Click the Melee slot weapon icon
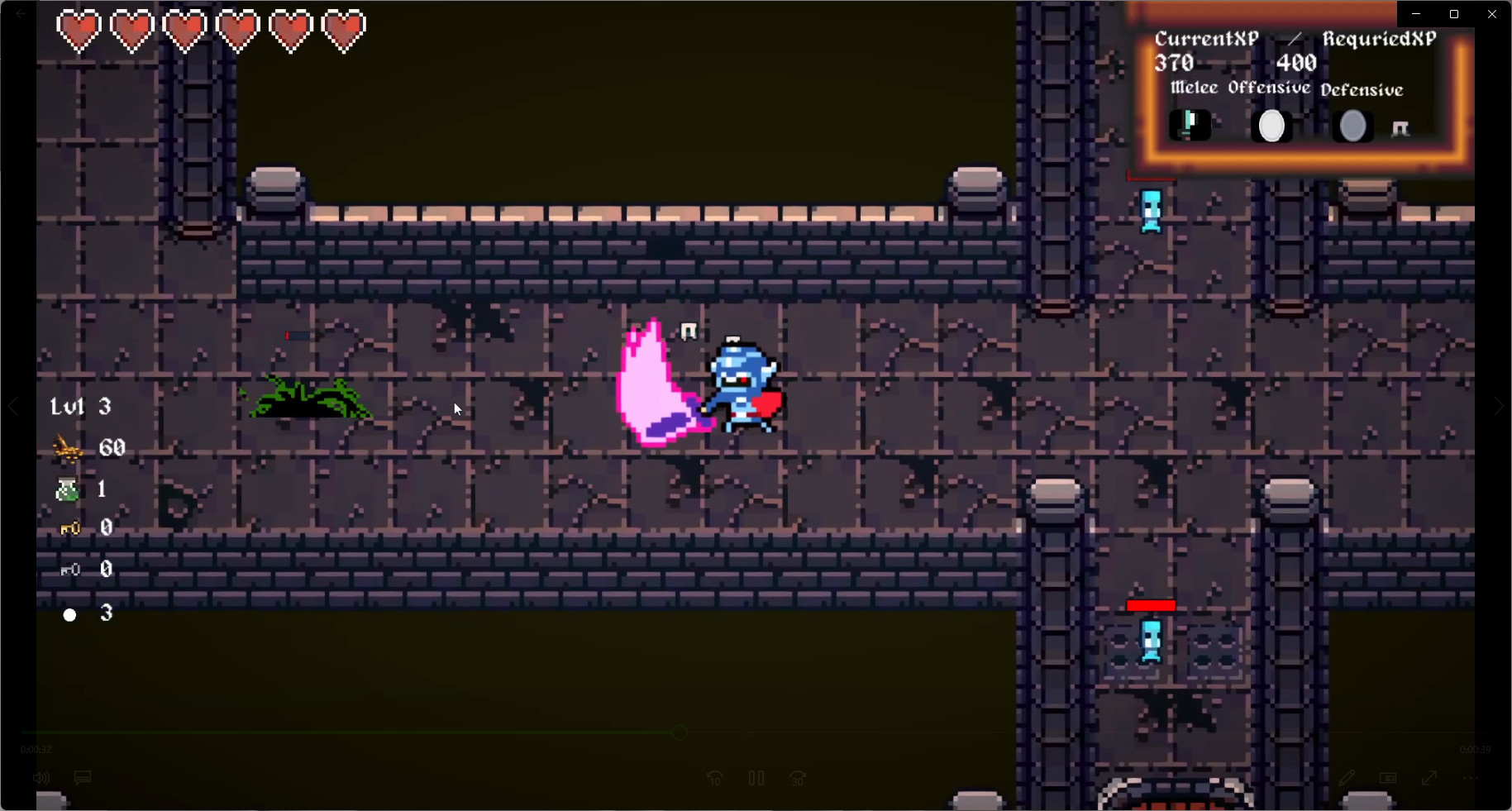Screen dimensions: 1512x811 pyautogui.click(x=1190, y=125)
